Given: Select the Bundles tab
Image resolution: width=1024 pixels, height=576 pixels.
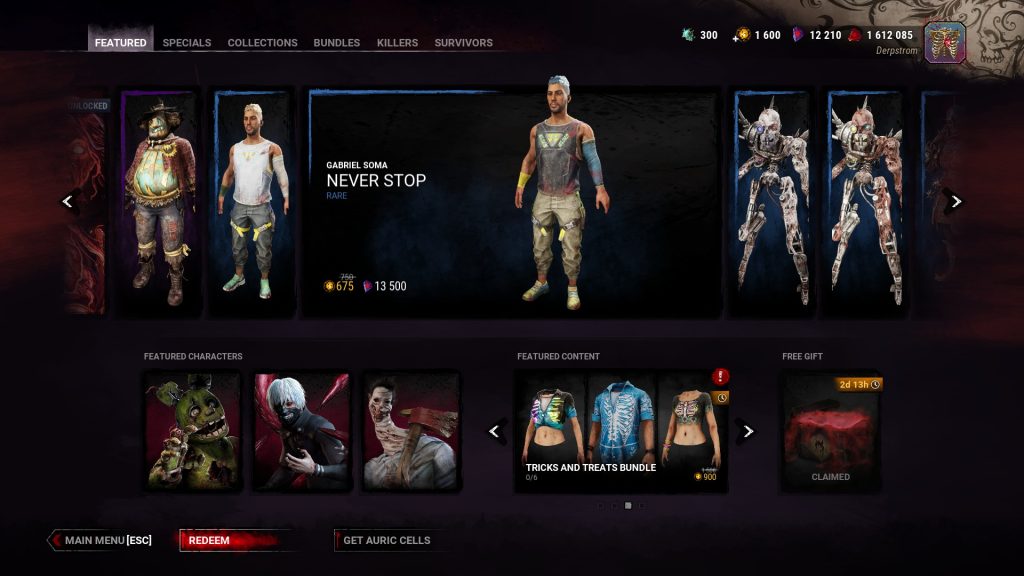Looking at the screenshot, I should tap(337, 43).
